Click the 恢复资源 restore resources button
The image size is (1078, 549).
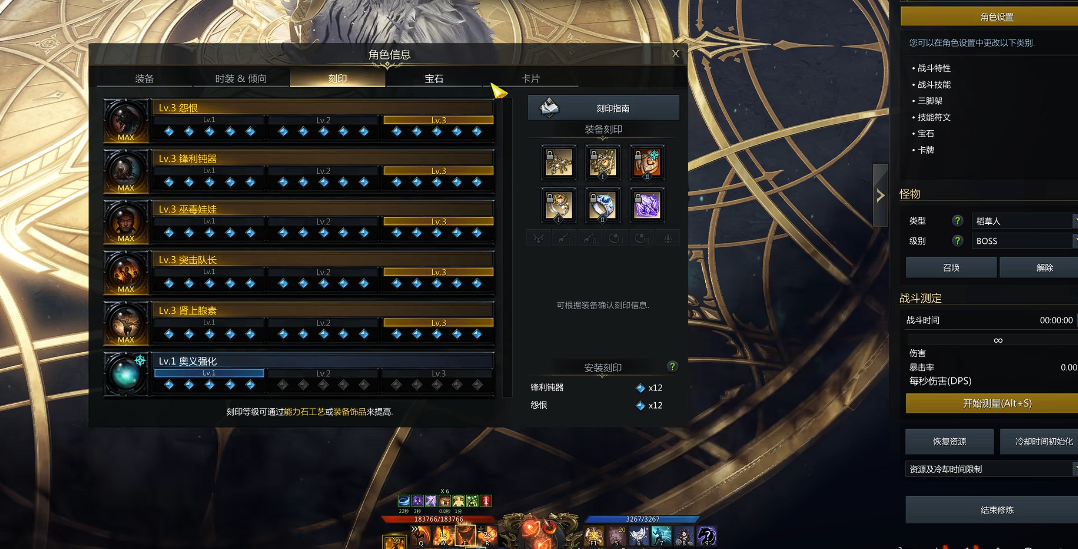[949, 441]
